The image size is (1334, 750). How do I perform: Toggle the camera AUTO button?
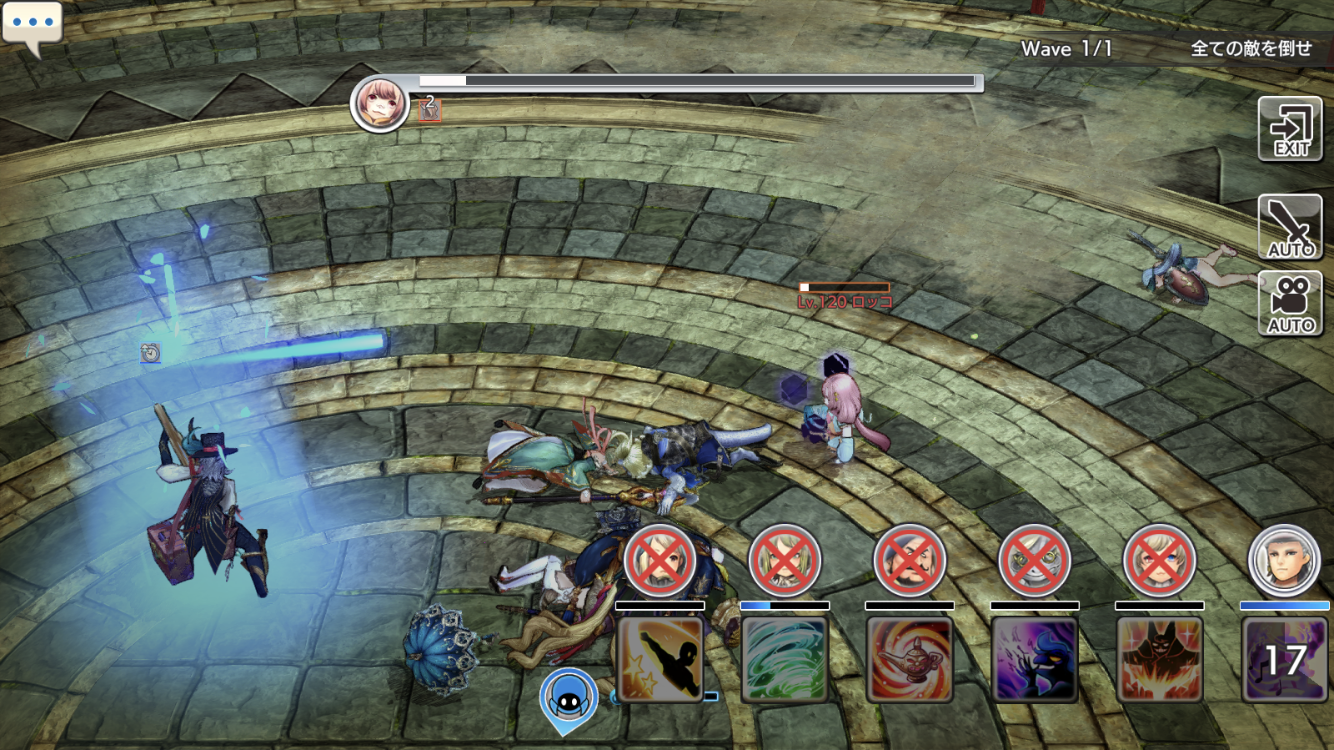point(1290,303)
